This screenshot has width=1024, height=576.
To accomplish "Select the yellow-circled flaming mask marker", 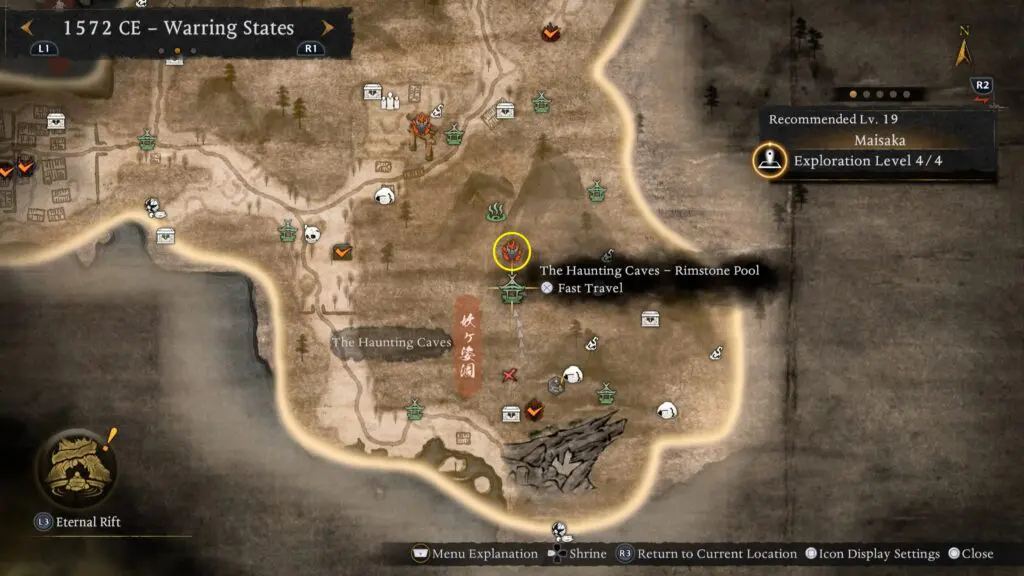I will [x=512, y=251].
